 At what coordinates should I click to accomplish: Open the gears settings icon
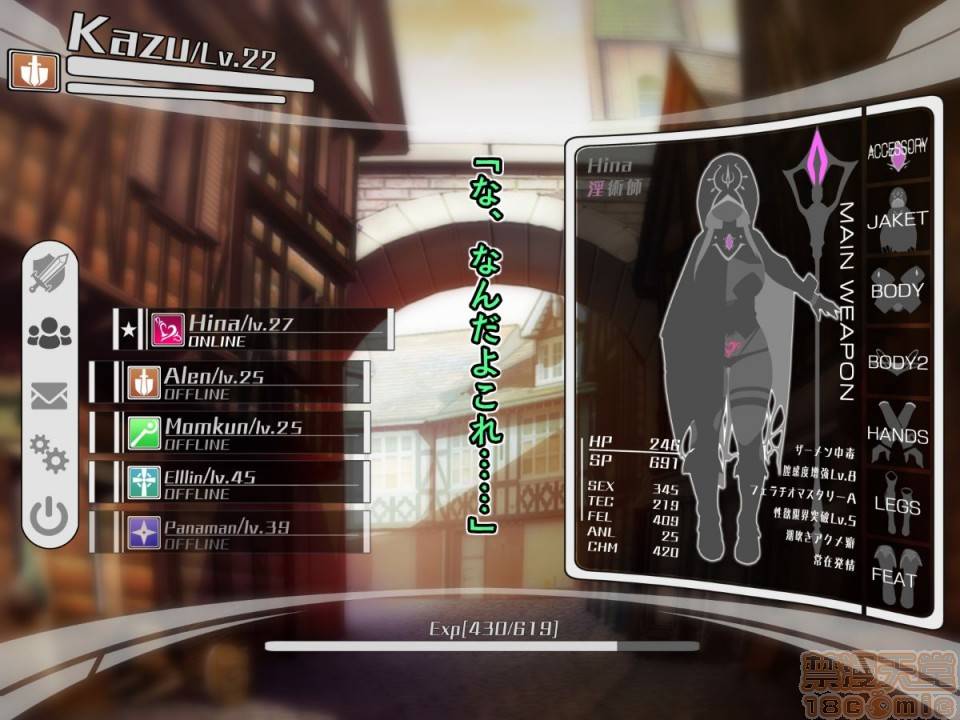(x=49, y=453)
